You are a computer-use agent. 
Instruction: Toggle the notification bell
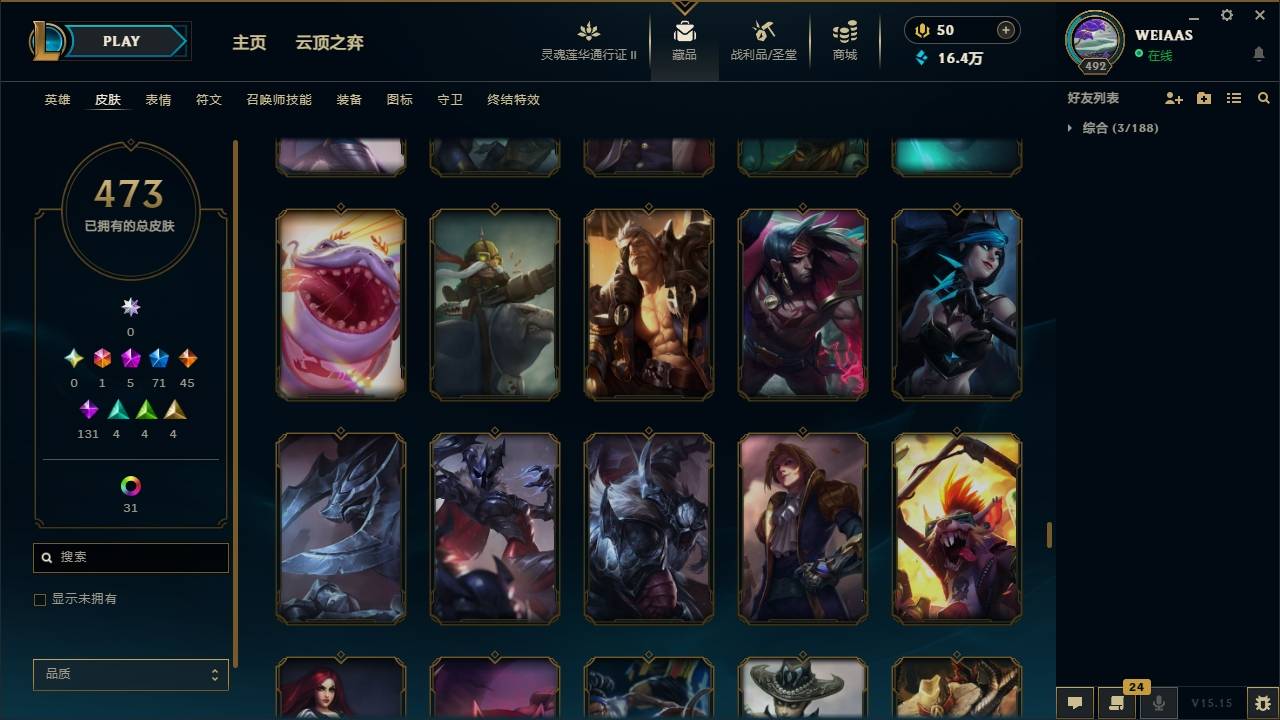1258,53
